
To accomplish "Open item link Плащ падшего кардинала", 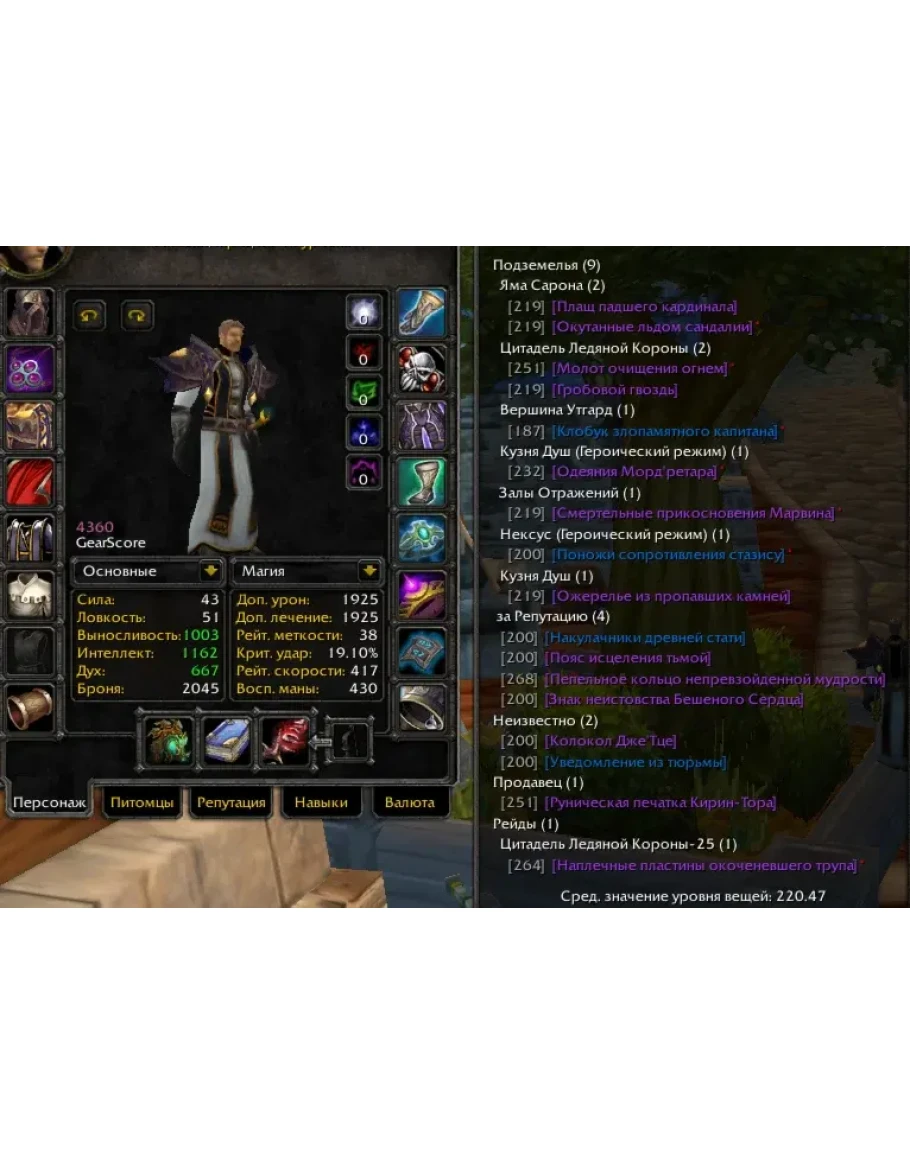I will tap(644, 306).
